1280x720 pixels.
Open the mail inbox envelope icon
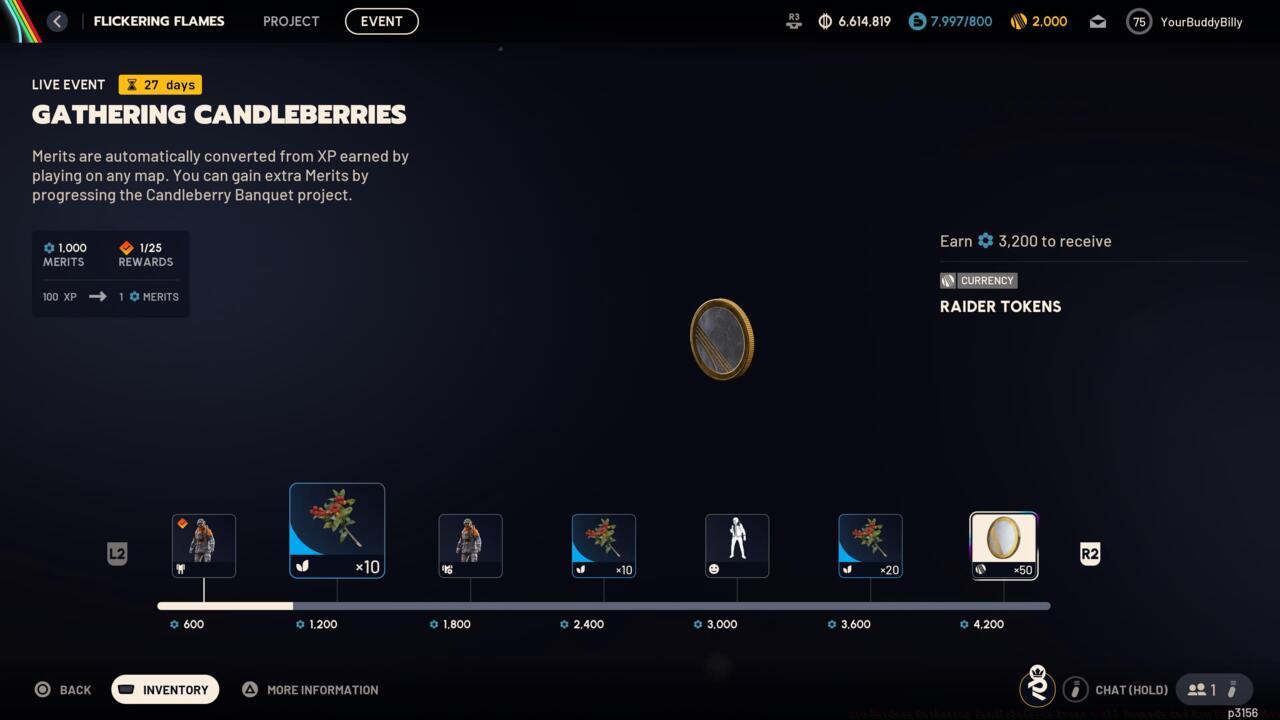click(1097, 21)
